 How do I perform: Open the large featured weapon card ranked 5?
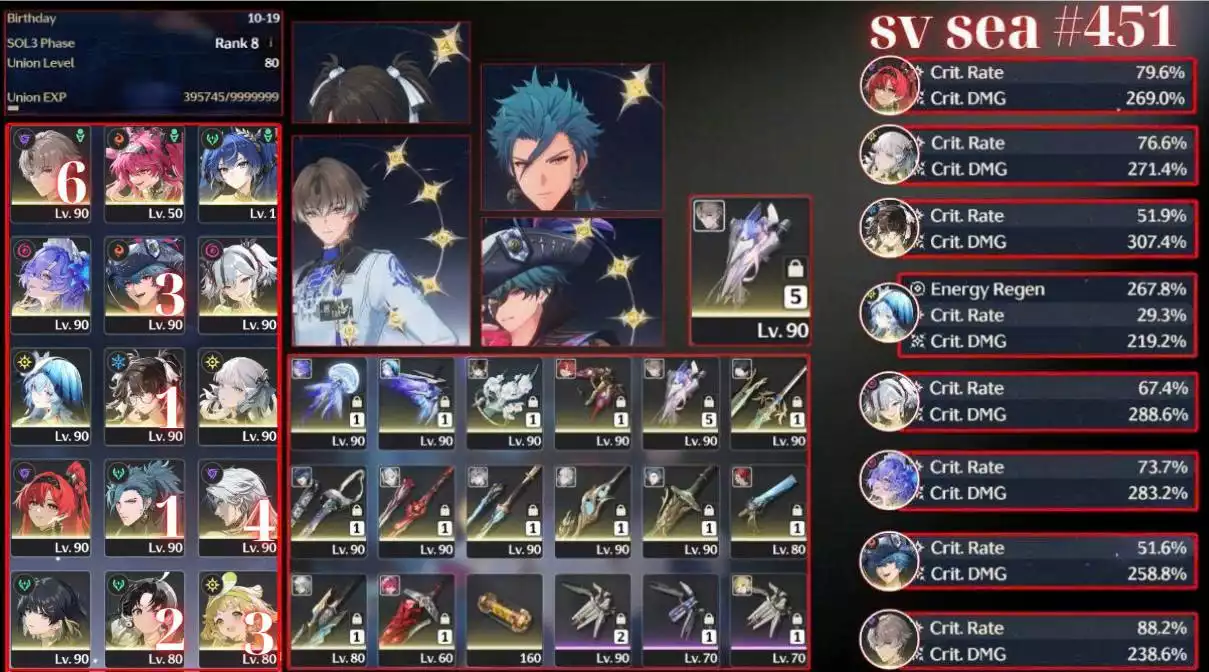coord(750,268)
